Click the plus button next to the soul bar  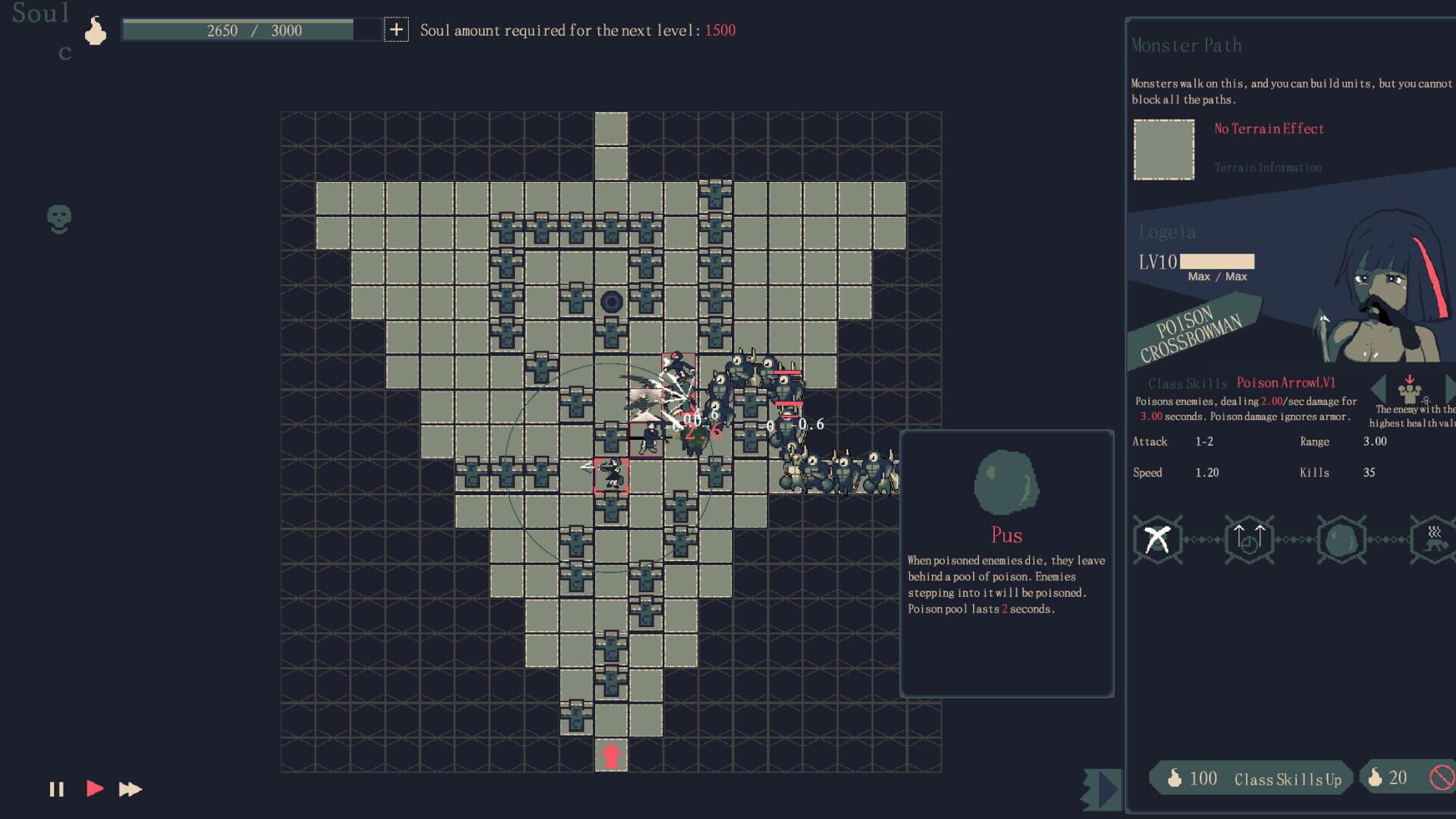click(x=397, y=31)
